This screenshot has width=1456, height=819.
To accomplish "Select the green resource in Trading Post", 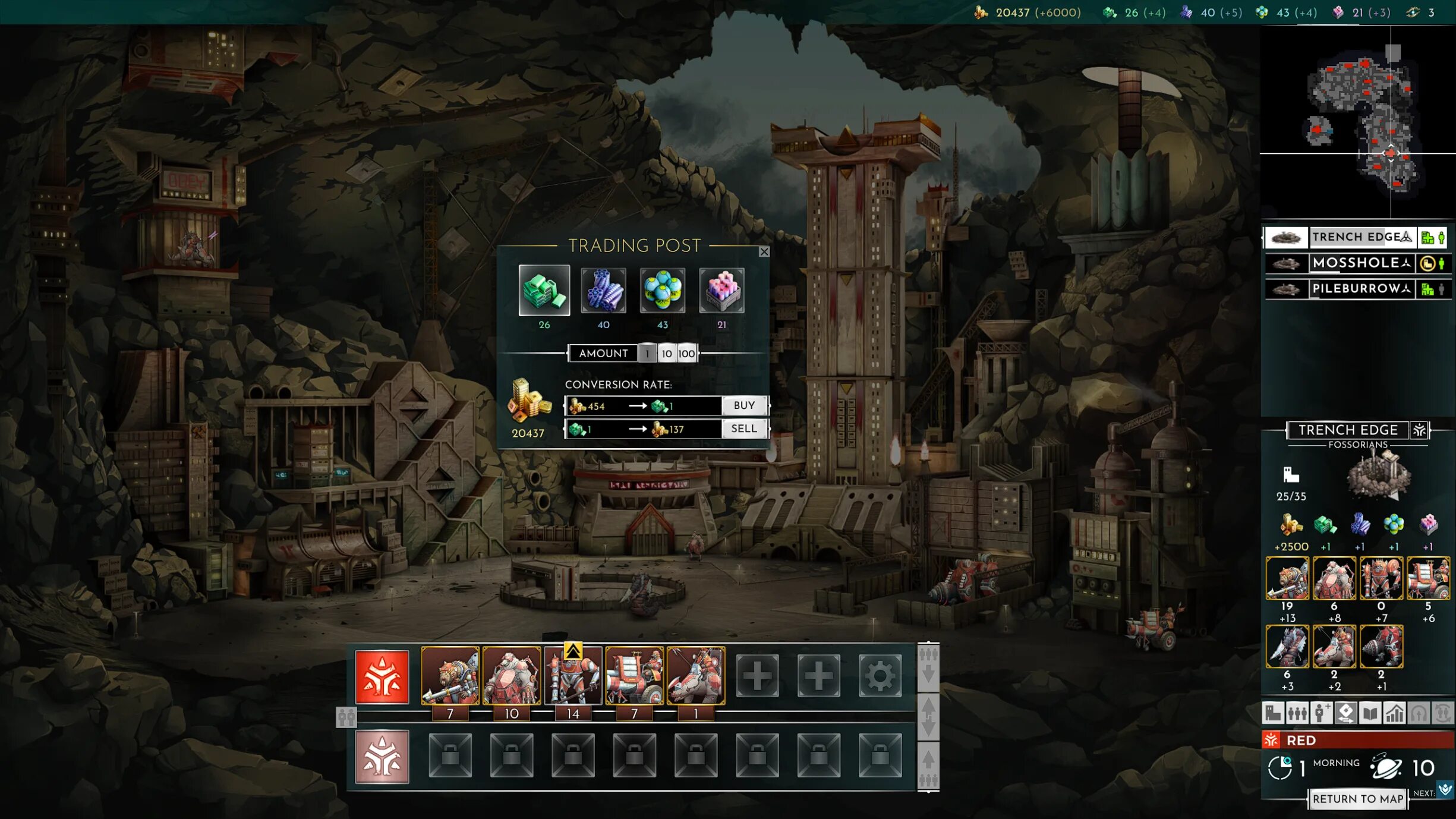I will point(544,291).
